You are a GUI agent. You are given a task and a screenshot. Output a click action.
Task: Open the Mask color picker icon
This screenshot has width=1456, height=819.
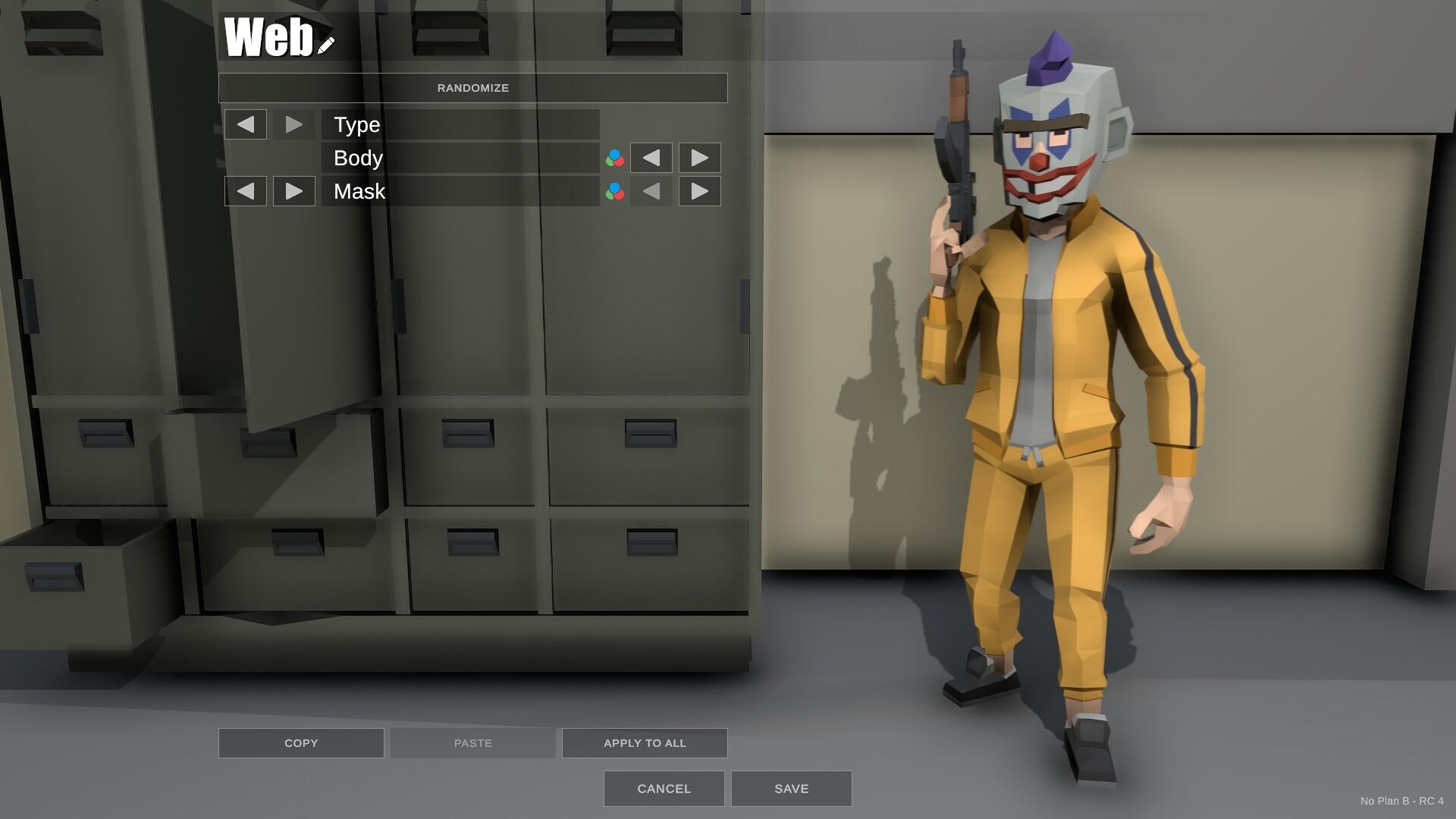click(x=613, y=191)
